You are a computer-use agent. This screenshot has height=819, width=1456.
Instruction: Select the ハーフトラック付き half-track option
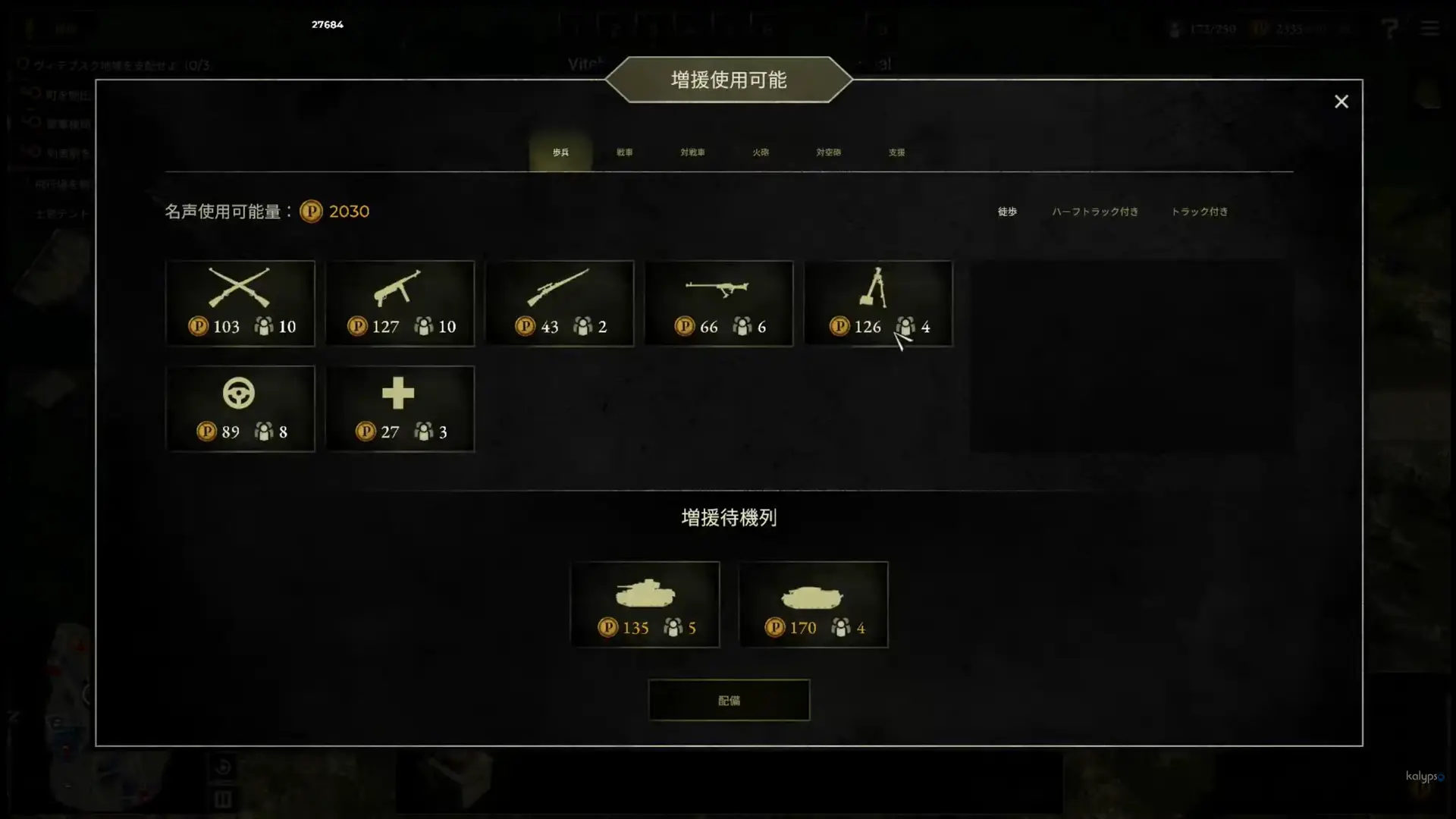[x=1094, y=212]
